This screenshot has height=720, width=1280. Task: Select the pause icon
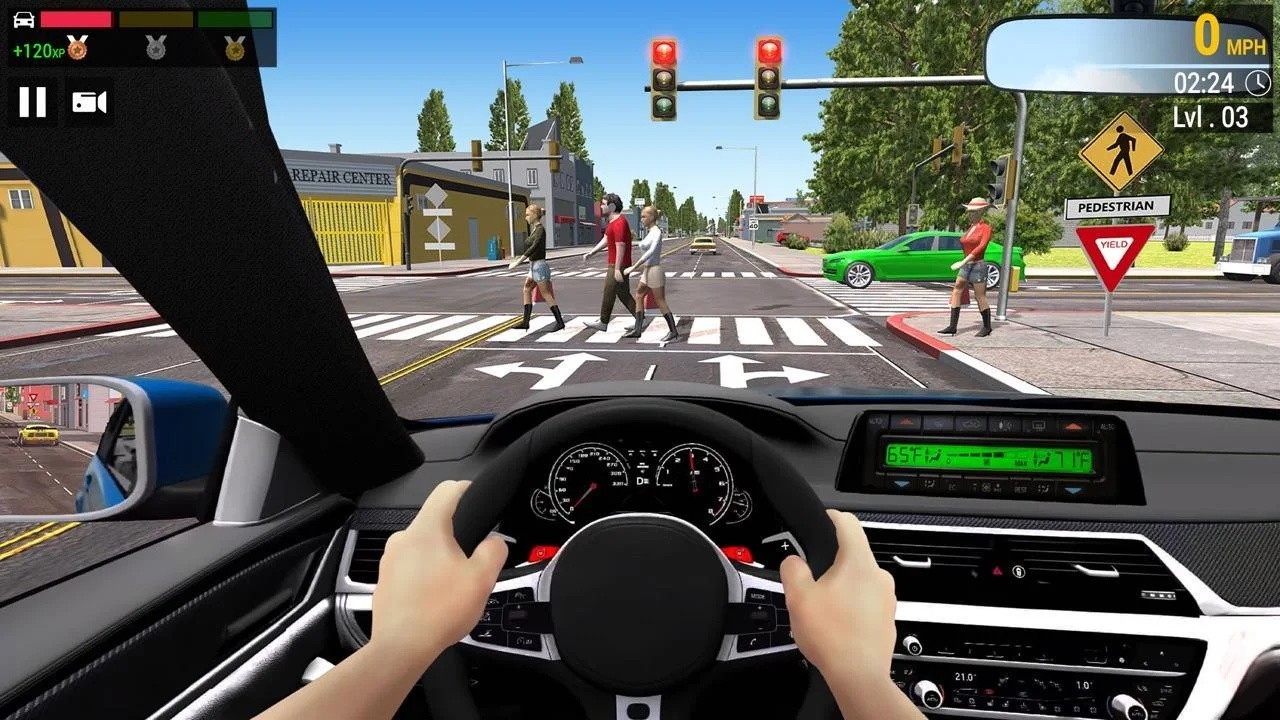pyautogui.click(x=33, y=100)
